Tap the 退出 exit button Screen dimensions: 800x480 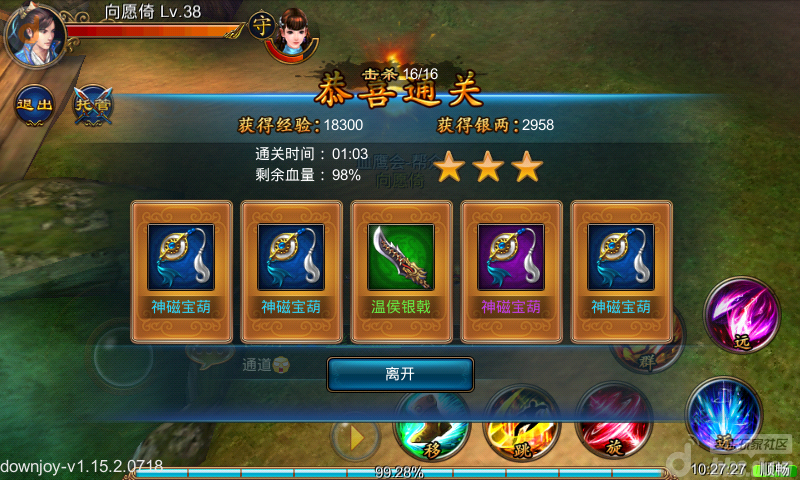click(x=32, y=104)
